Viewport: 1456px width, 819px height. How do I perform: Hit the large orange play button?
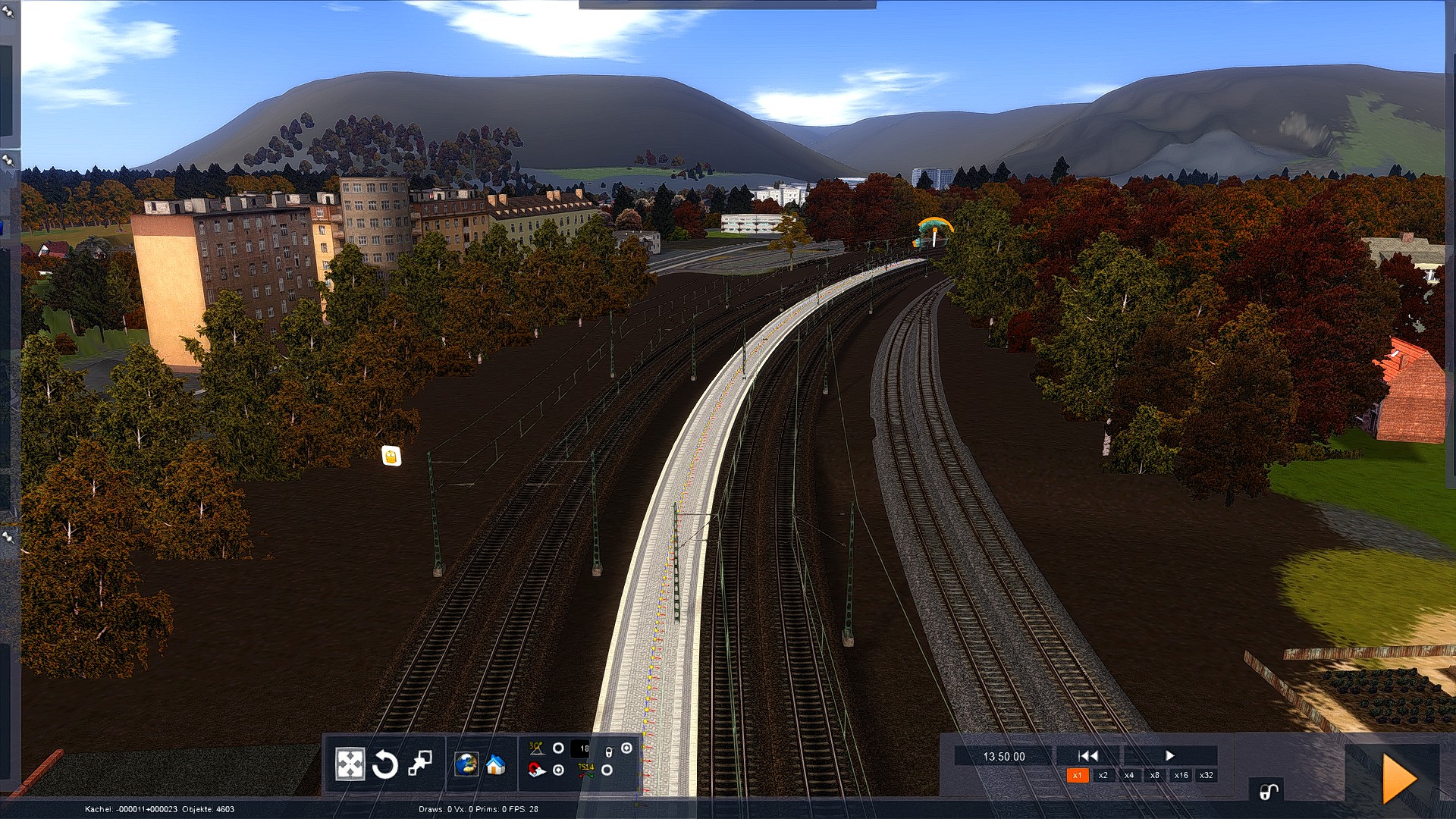point(1398,778)
